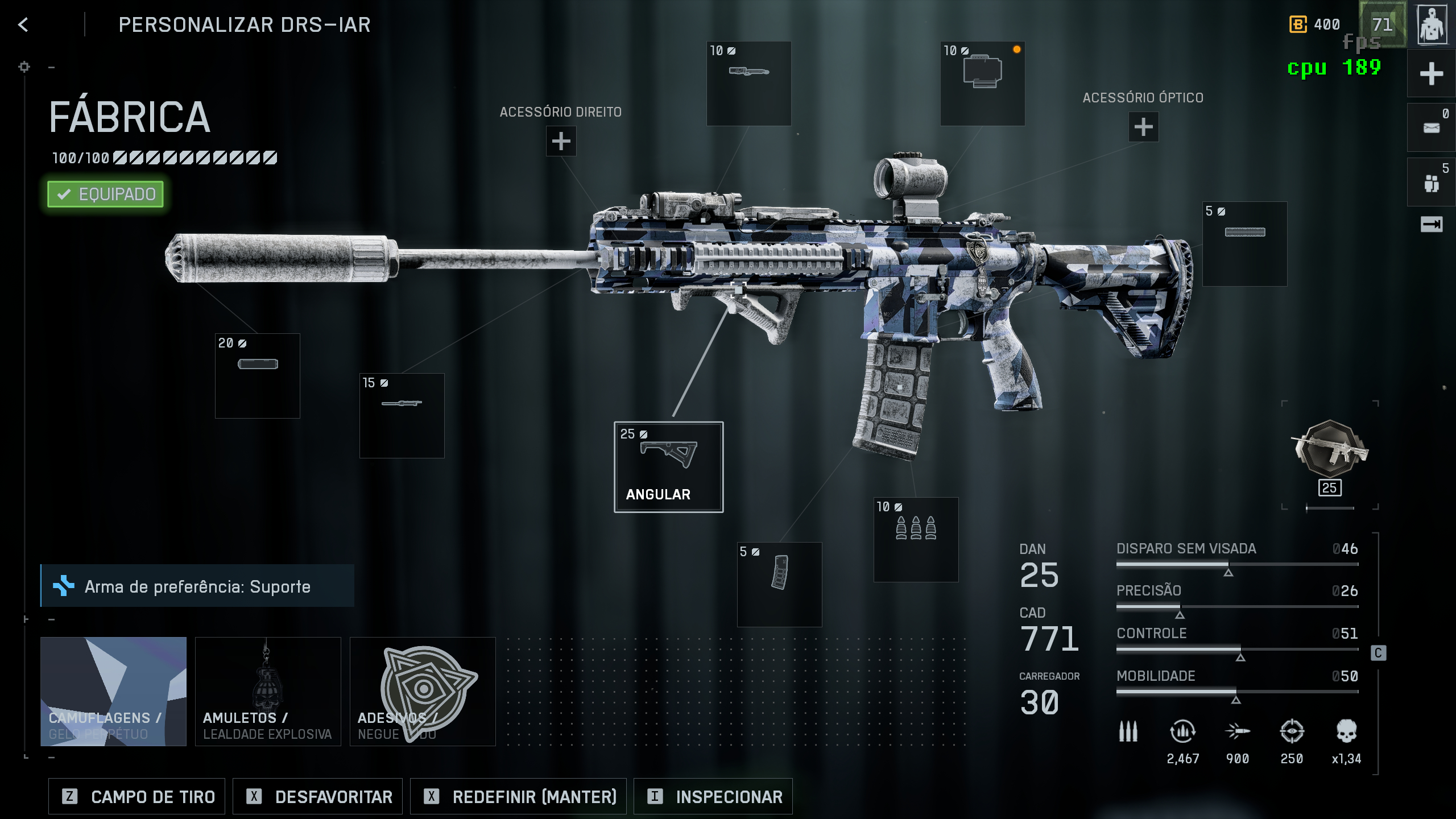Open the scope slot with orange dot
1456x819 pixels.
(982, 83)
